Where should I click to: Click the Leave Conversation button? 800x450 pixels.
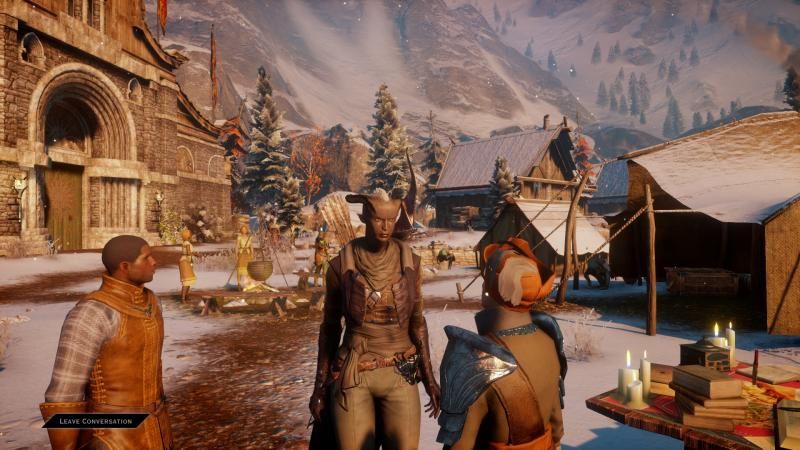point(95,421)
